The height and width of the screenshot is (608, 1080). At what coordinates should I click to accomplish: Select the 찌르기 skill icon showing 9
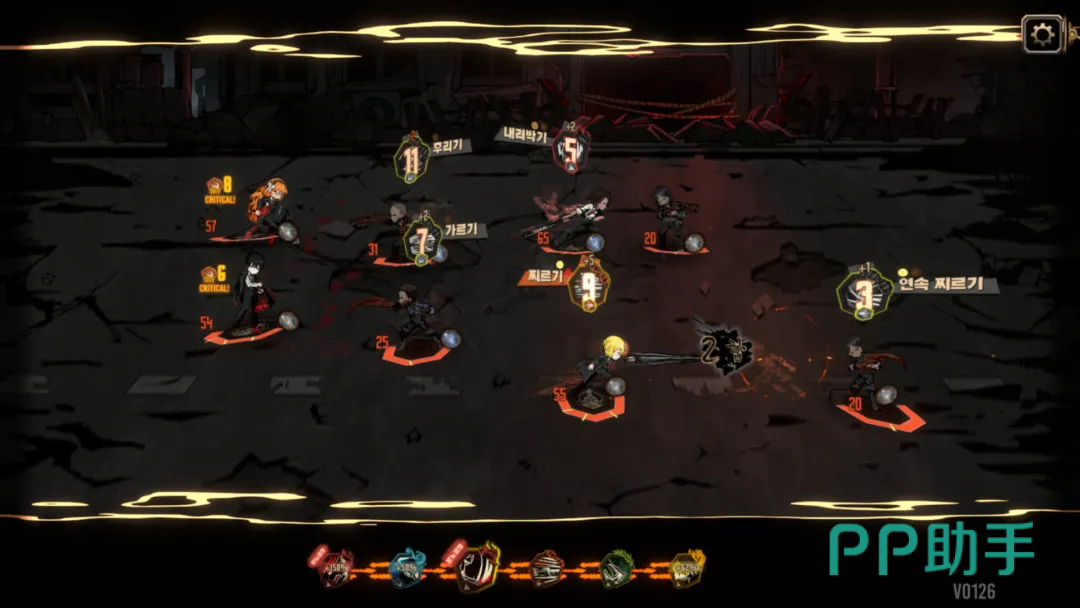click(x=588, y=286)
